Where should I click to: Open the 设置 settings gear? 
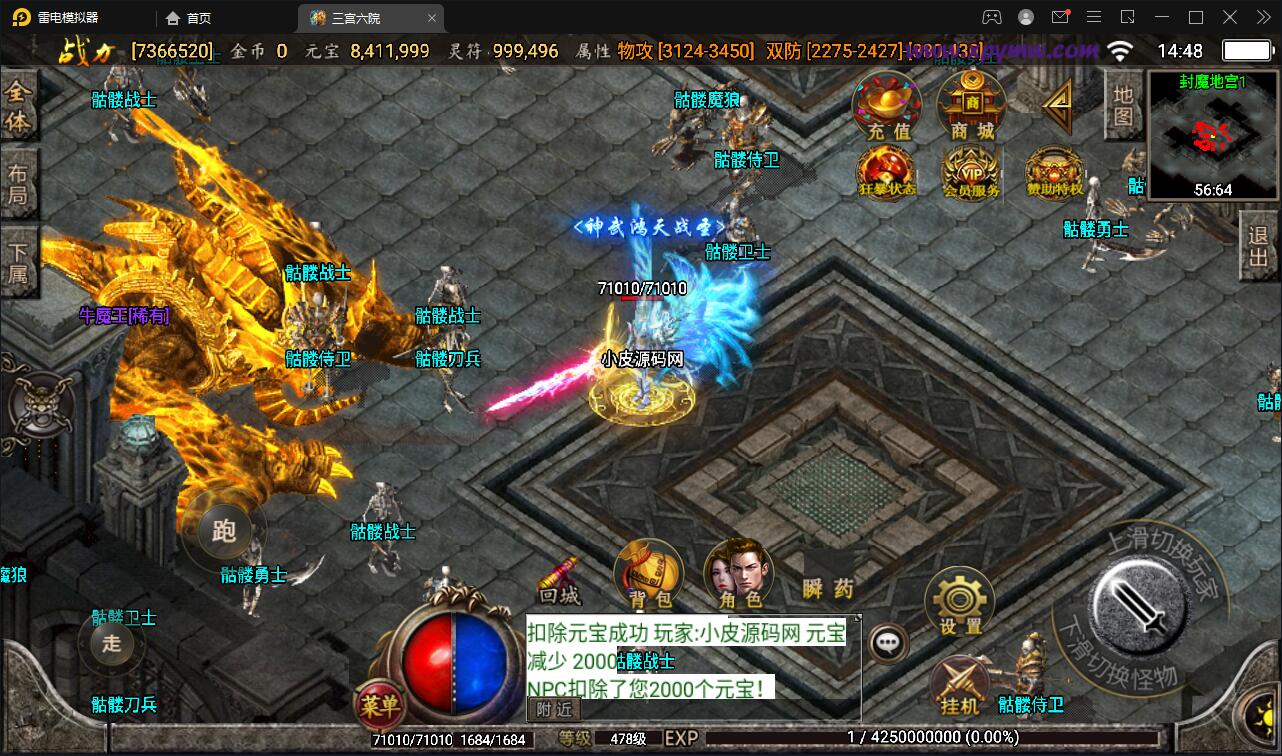[x=960, y=603]
